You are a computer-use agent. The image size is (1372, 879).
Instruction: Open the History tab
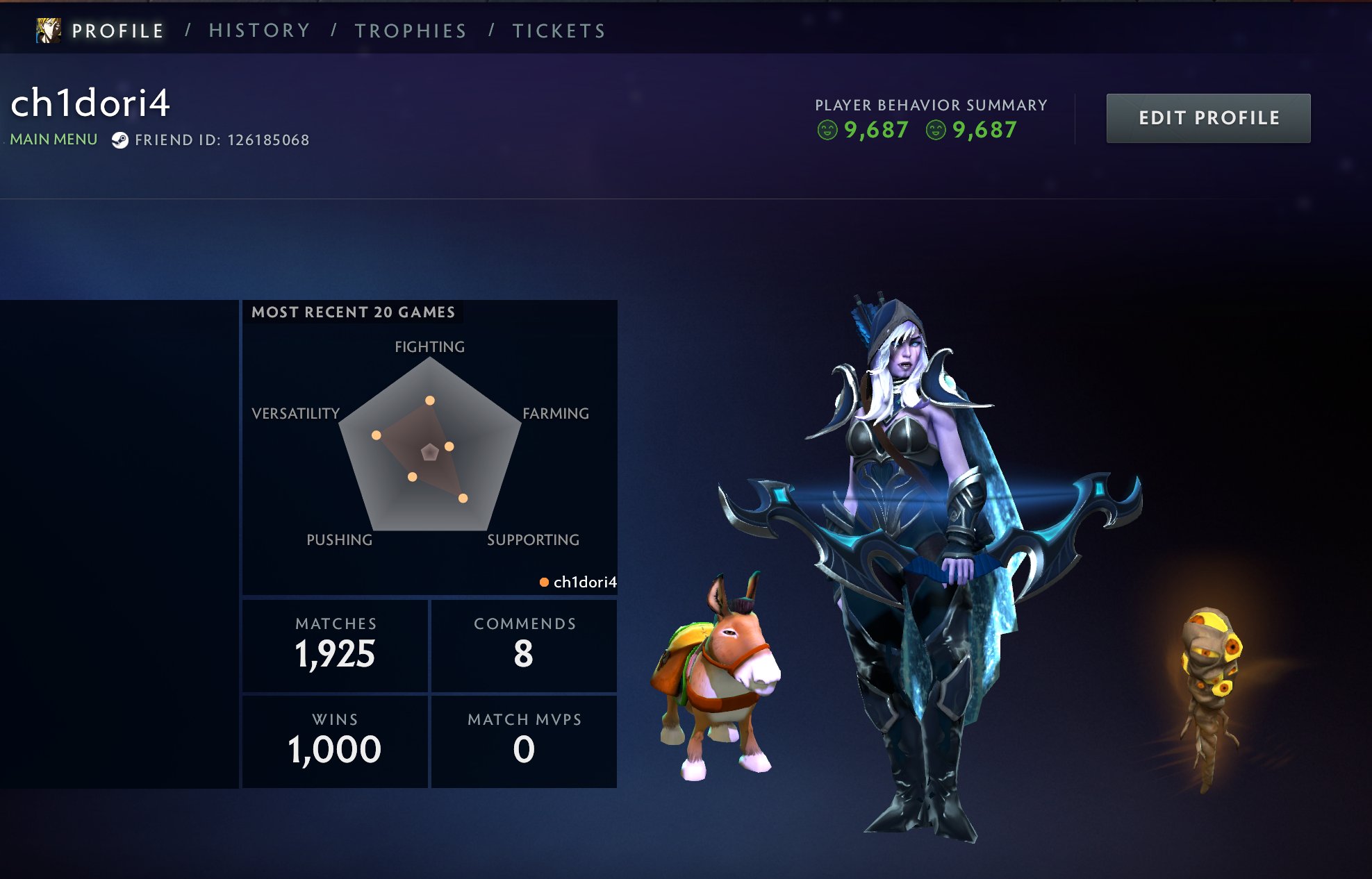259,31
